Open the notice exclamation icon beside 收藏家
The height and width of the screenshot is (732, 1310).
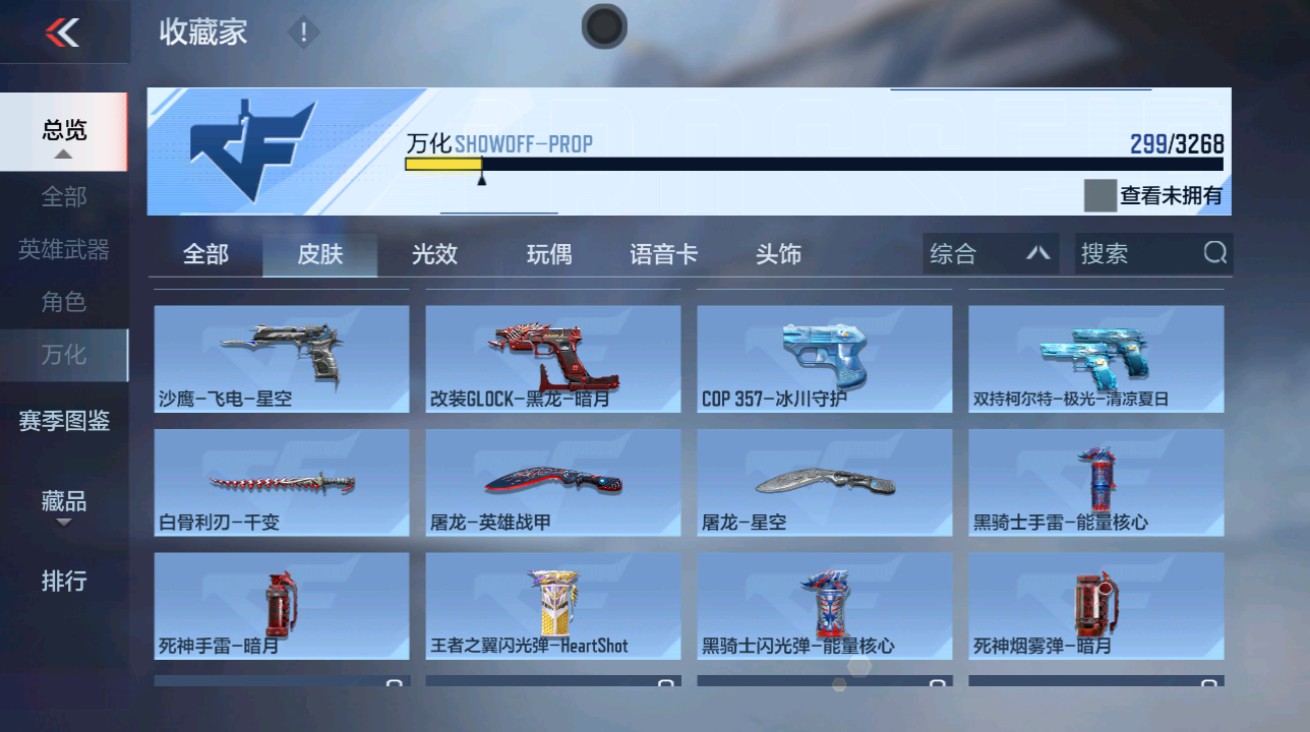coord(300,31)
